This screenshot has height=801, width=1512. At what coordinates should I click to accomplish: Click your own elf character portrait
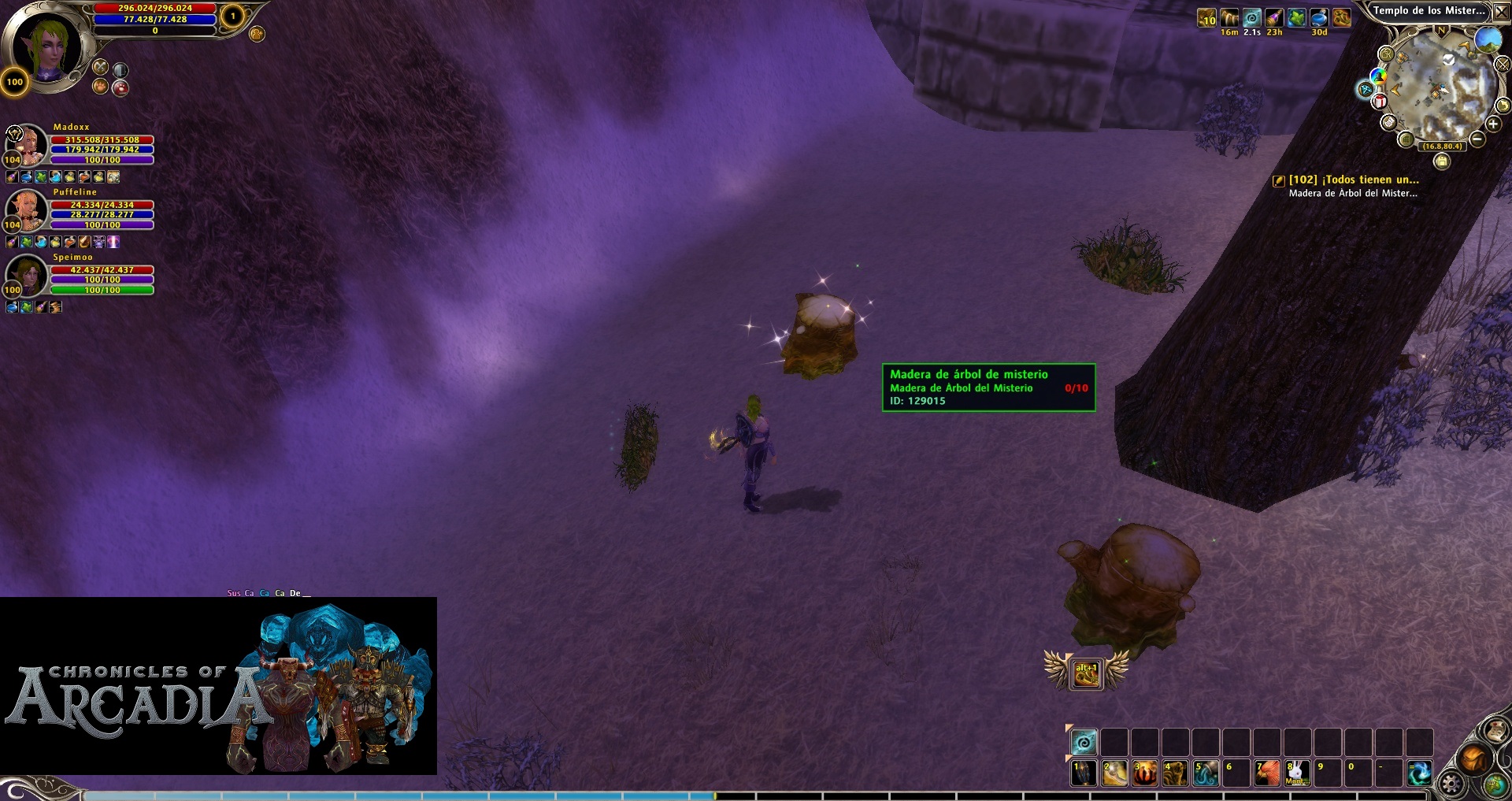tap(47, 46)
